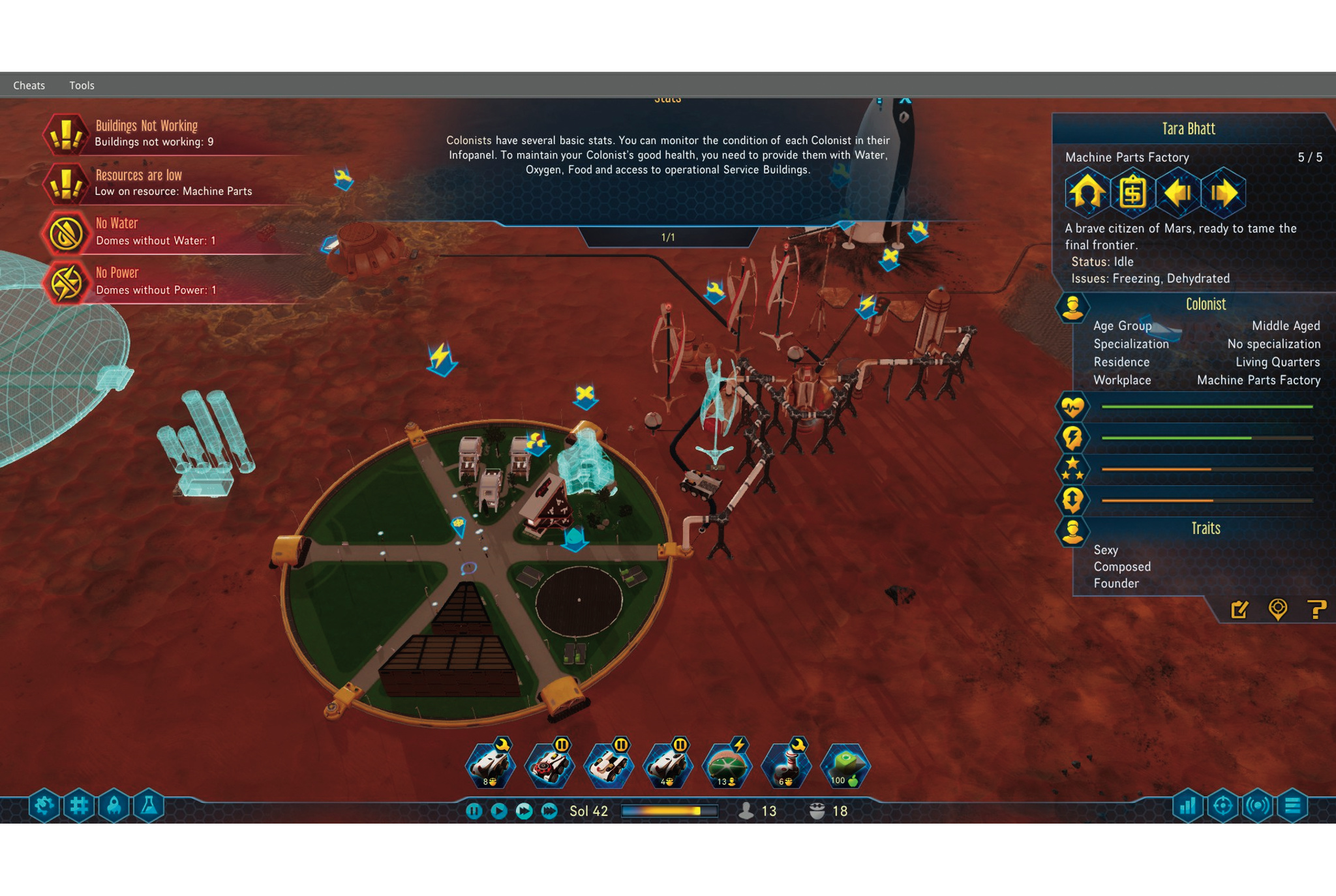Open the Tools menu
This screenshot has height=896, width=1336.
(82, 85)
